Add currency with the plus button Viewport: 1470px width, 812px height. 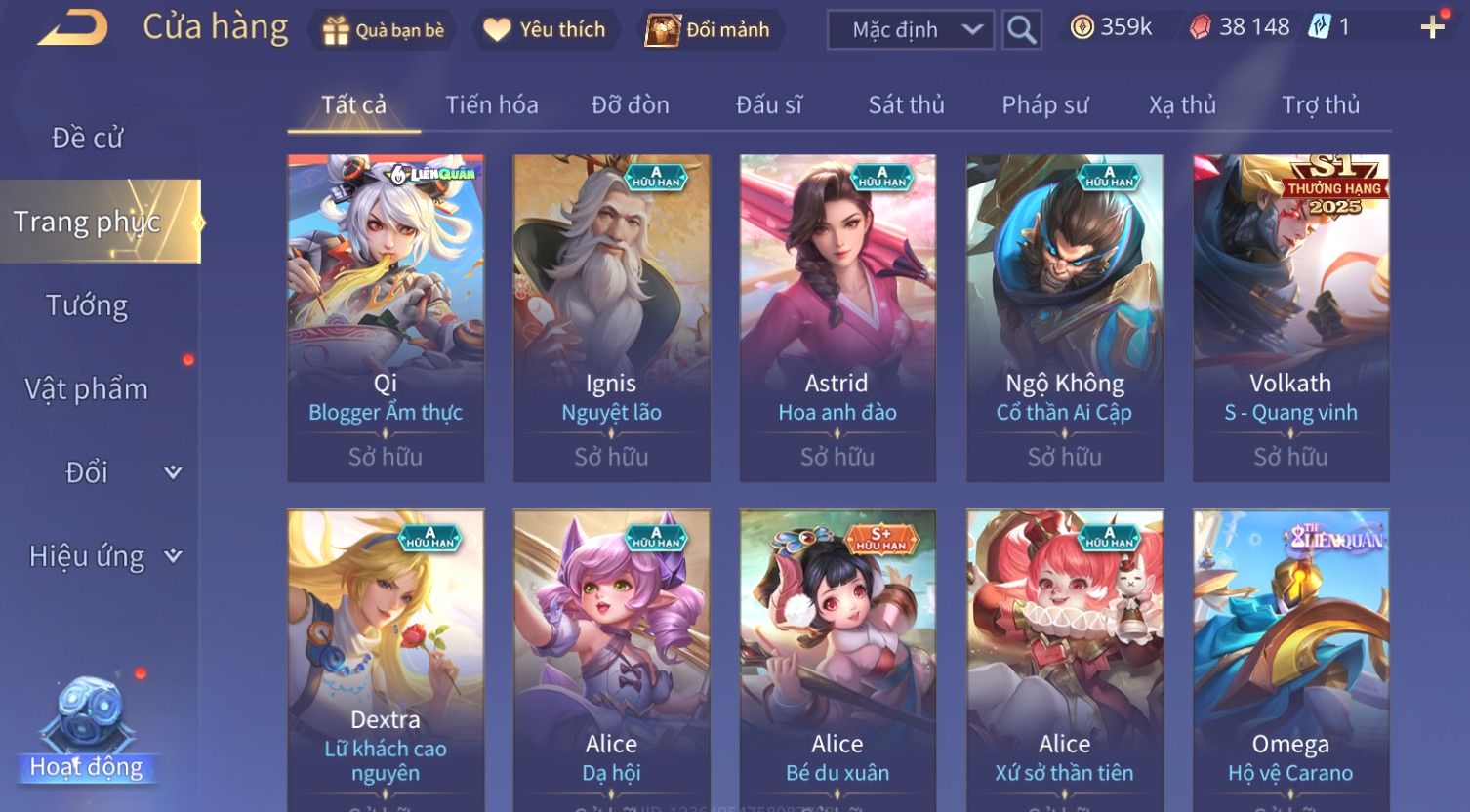point(1432,27)
